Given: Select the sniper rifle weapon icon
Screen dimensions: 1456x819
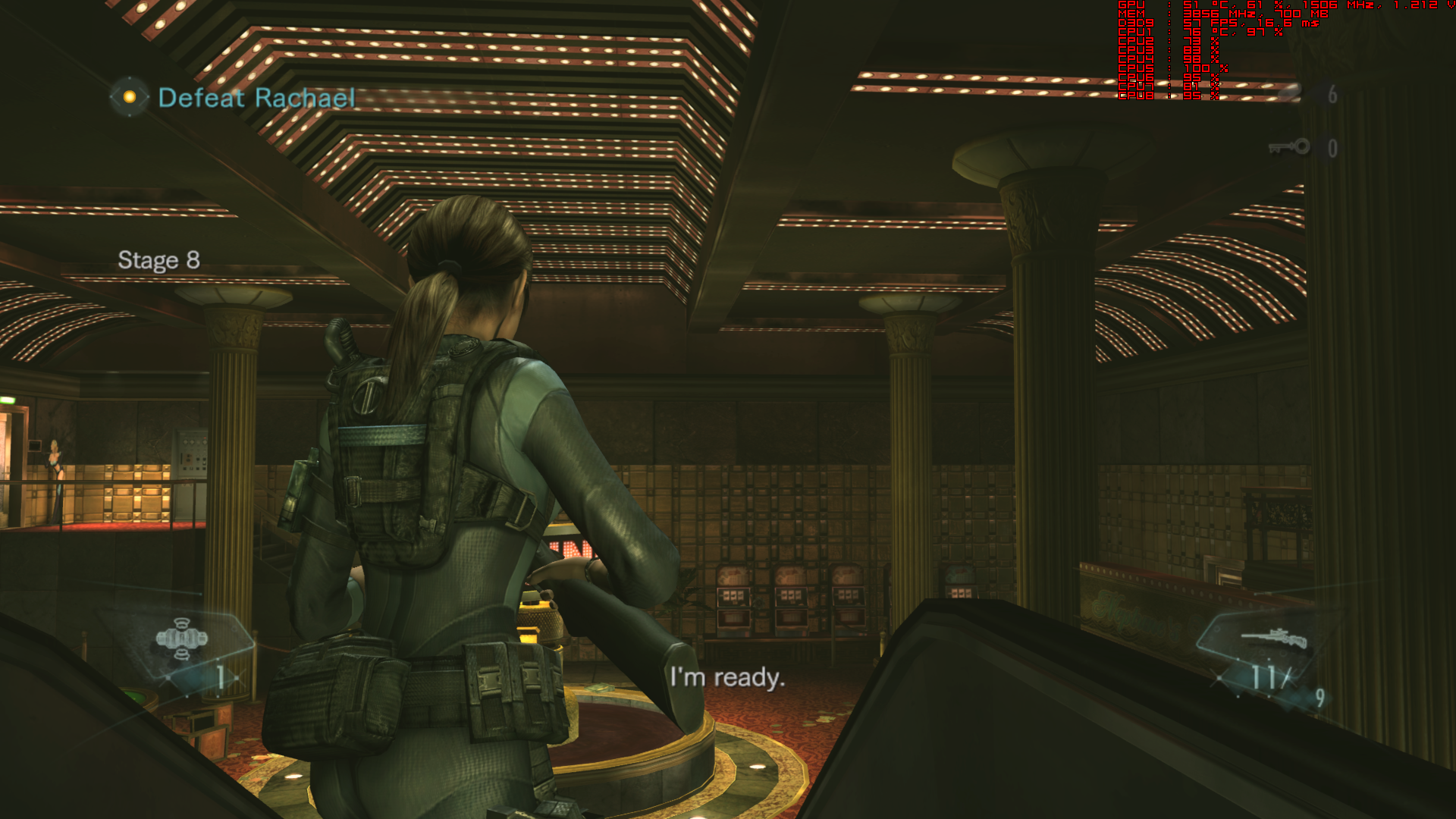Looking at the screenshot, I should click(x=1274, y=639).
